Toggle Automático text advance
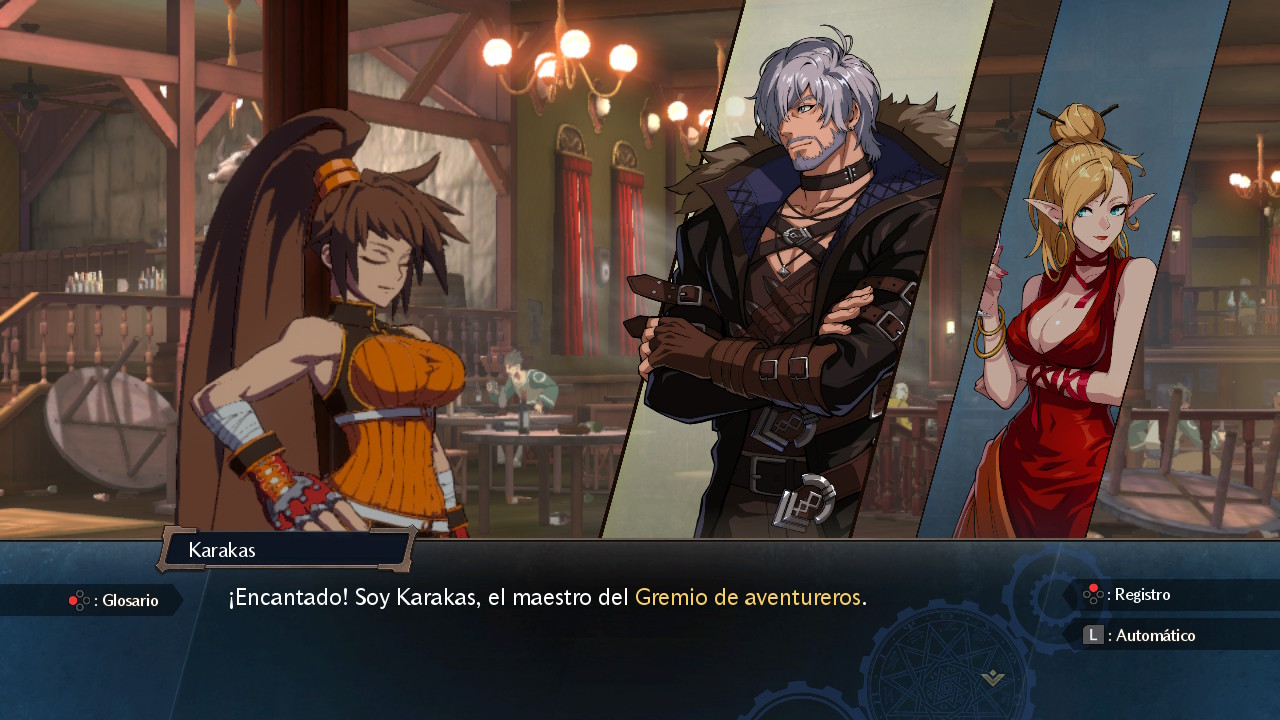The image size is (1280, 720). pos(1142,635)
